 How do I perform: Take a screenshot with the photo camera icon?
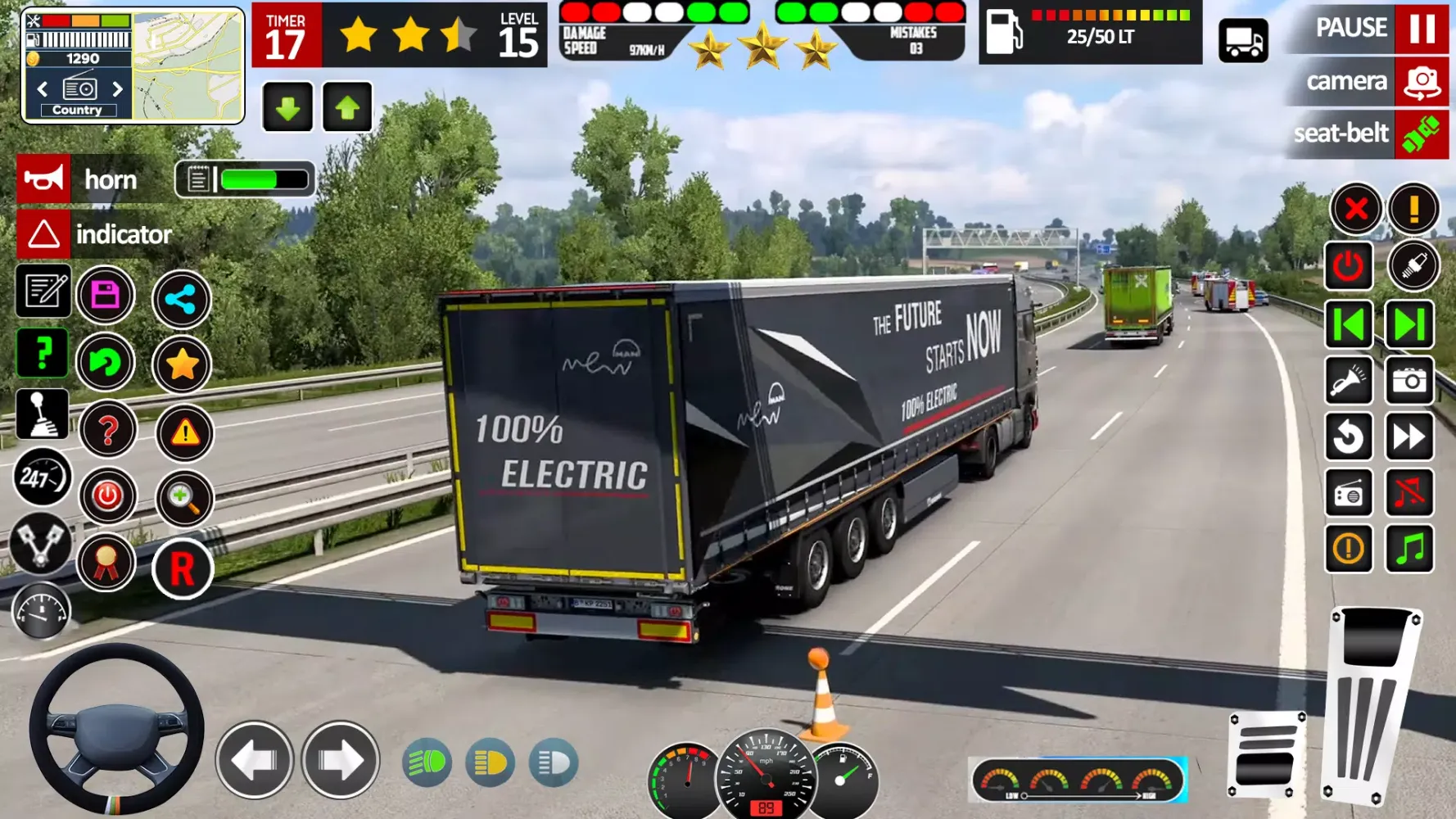click(x=1409, y=381)
